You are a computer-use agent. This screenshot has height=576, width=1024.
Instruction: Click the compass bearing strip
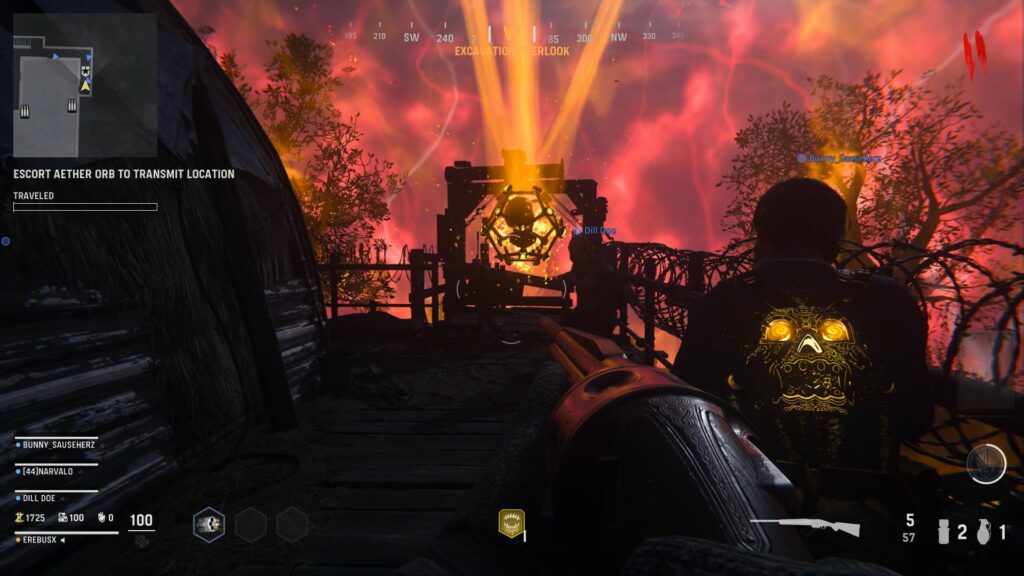[513, 37]
